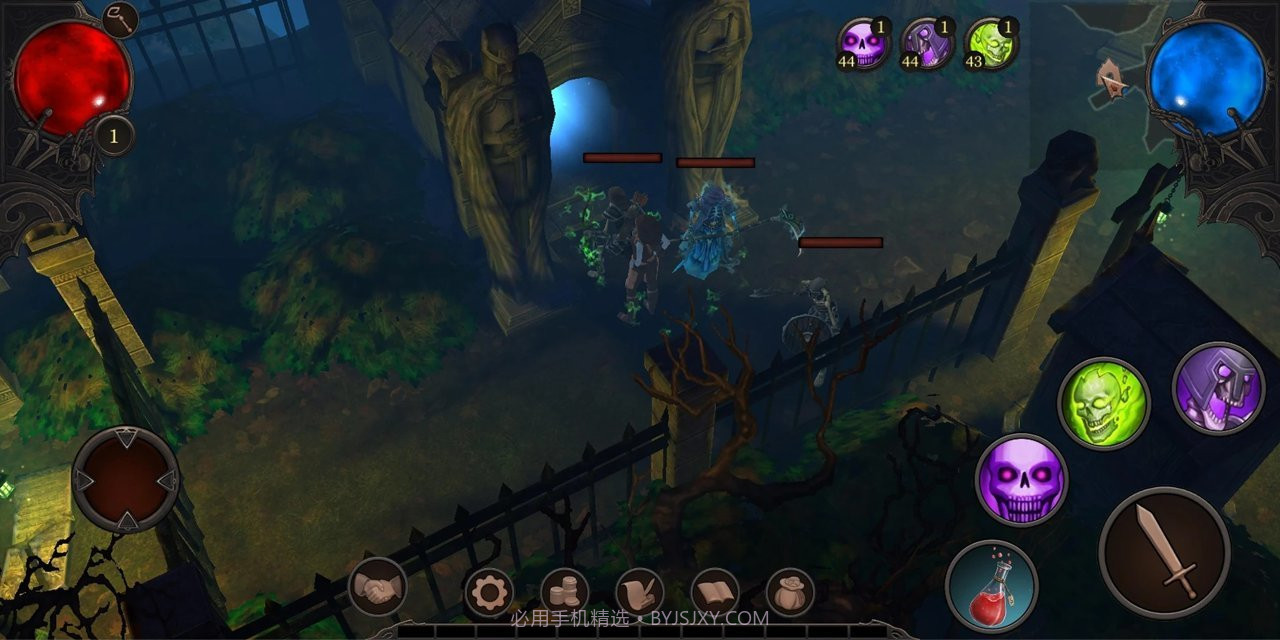Tap the staff icon above the health orb
This screenshot has height=640, width=1280.
(120, 19)
